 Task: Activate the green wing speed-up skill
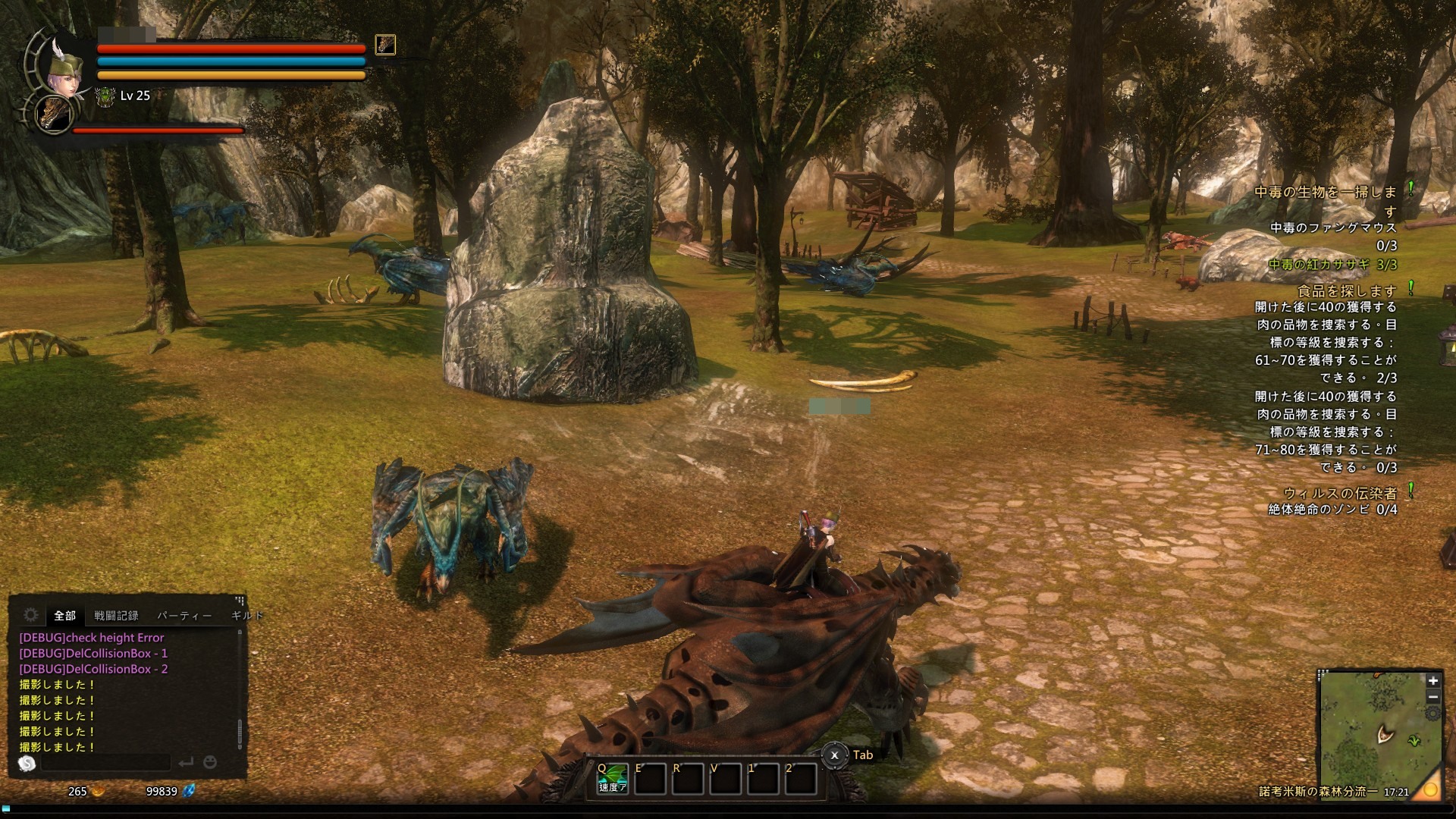click(x=613, y=778)
